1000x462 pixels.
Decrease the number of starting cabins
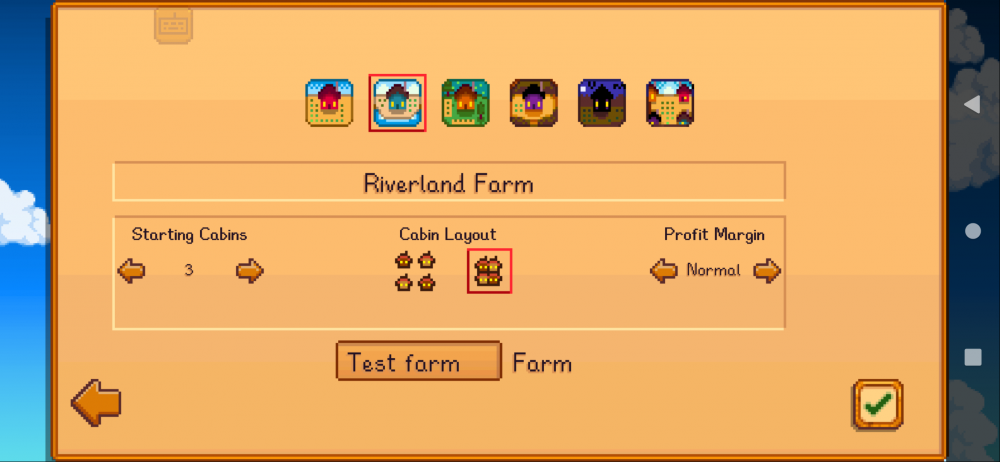(x=131, y=271)
